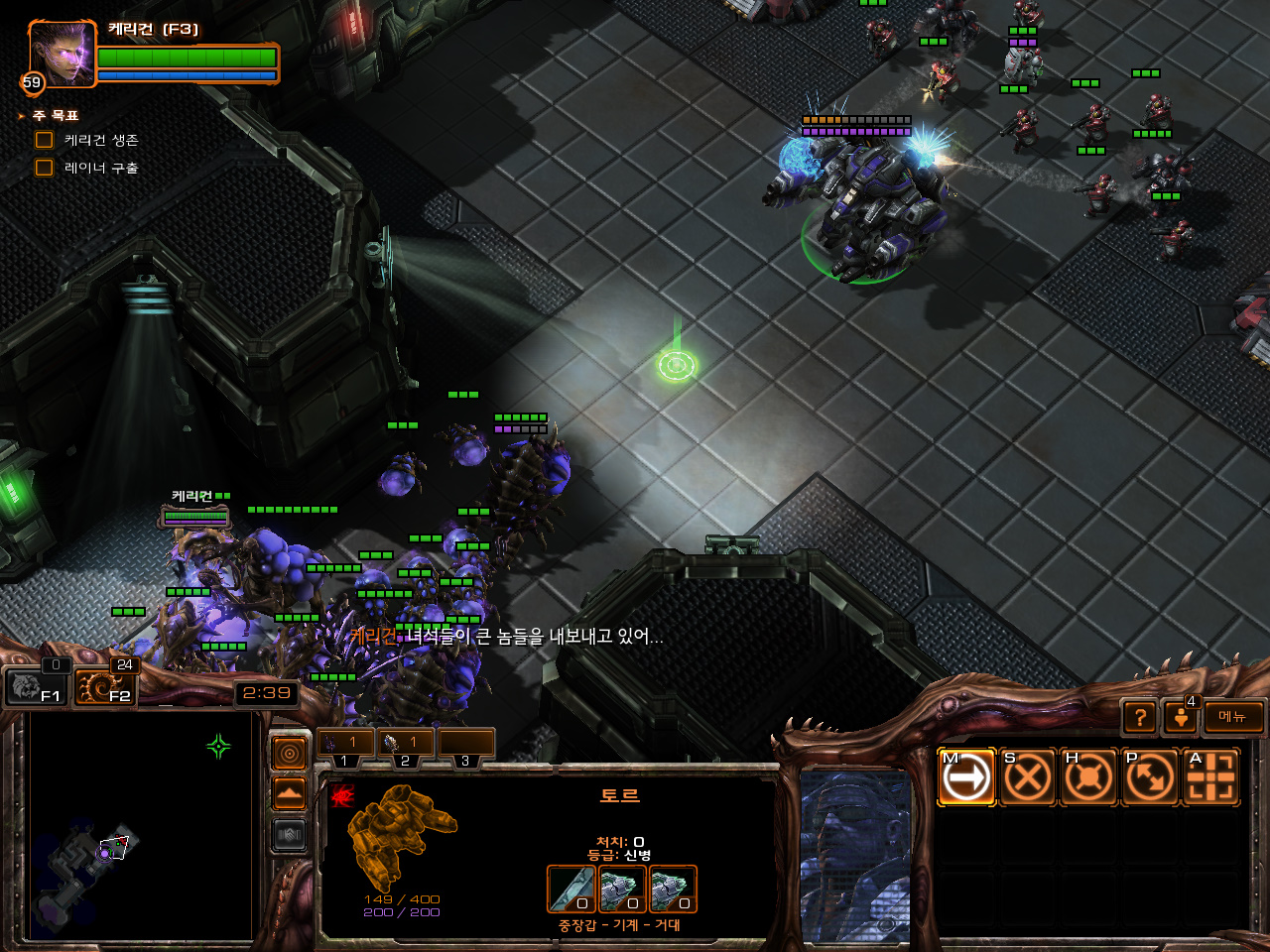Select Kerrigan's hero portrait
This screenshot has width=1270, height=952.
click(x=62, y=55)
